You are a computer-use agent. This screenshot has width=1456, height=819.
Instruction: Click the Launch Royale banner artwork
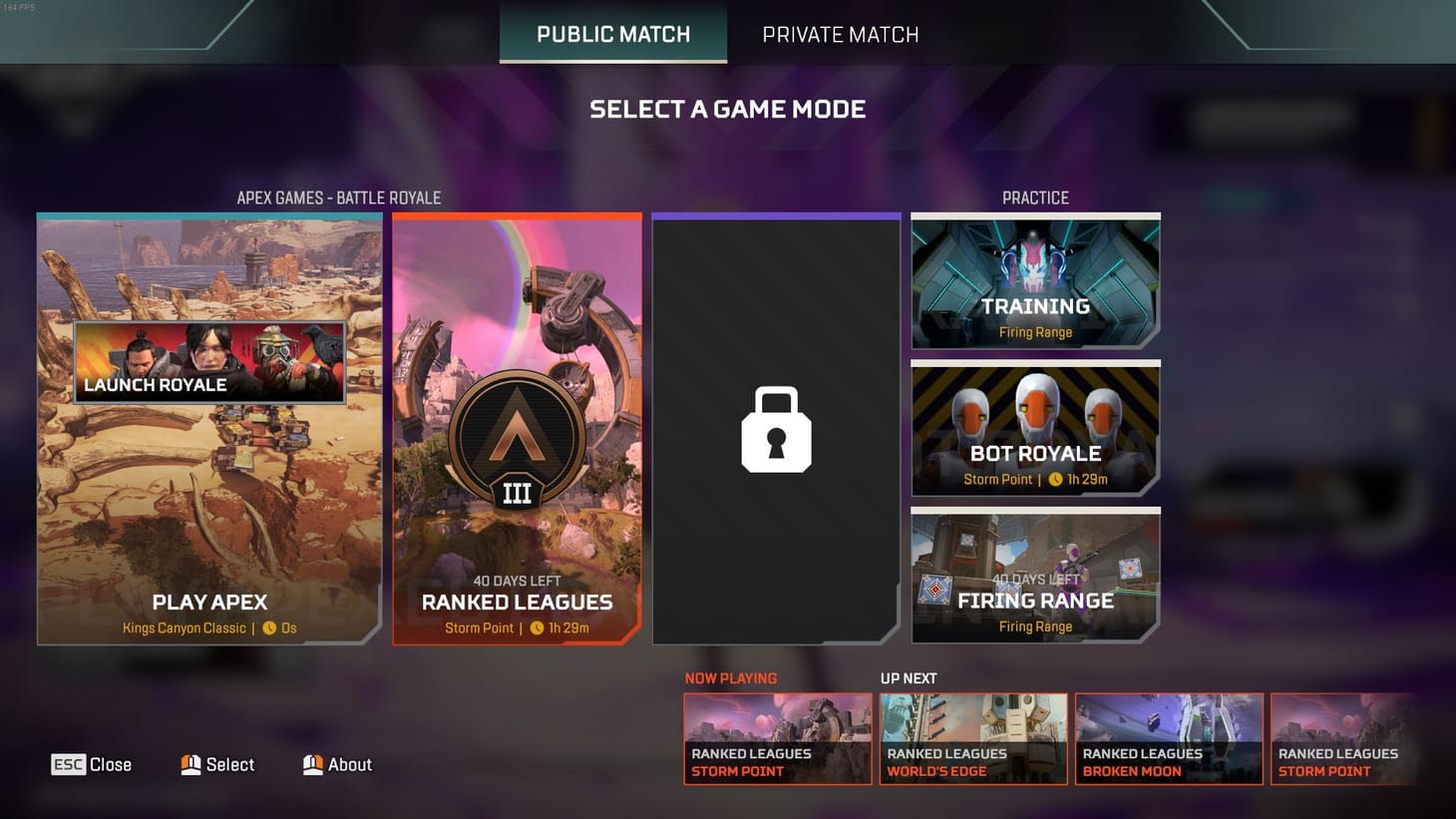pyautogui.click(x=212, y=361)
